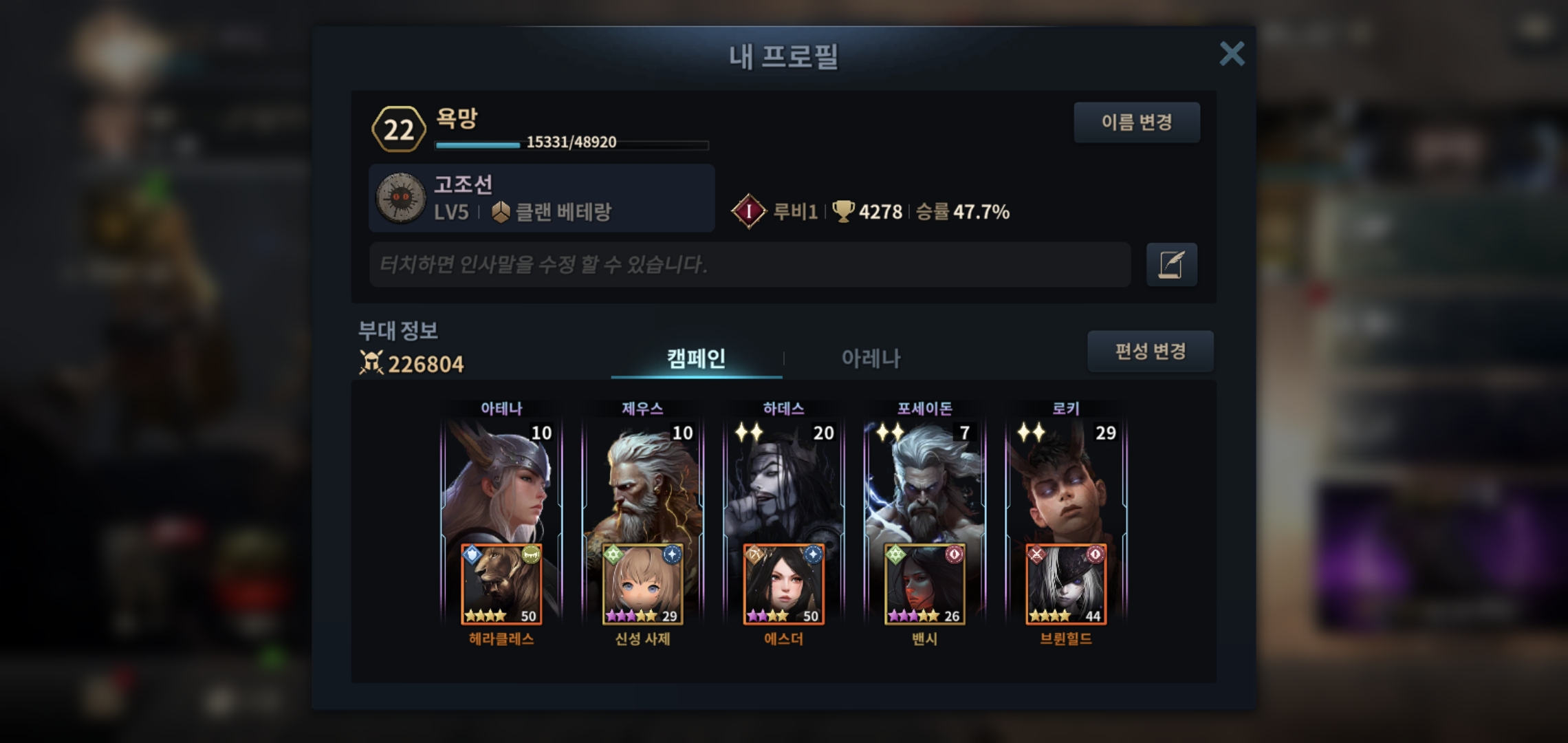Select the 로키 god card

1065,482
